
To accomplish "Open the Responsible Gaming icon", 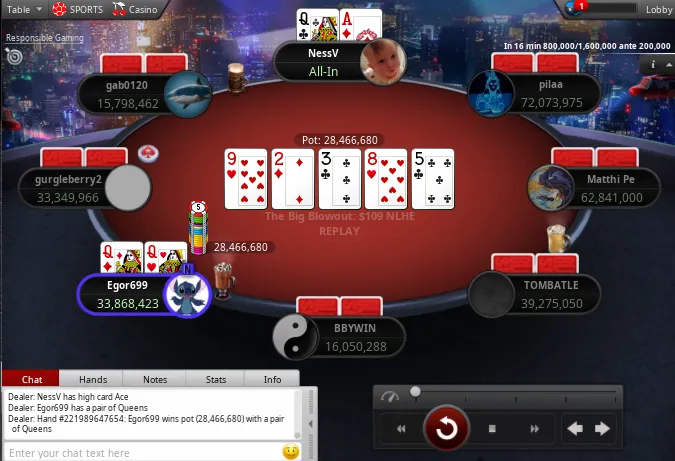I will 14,56.
